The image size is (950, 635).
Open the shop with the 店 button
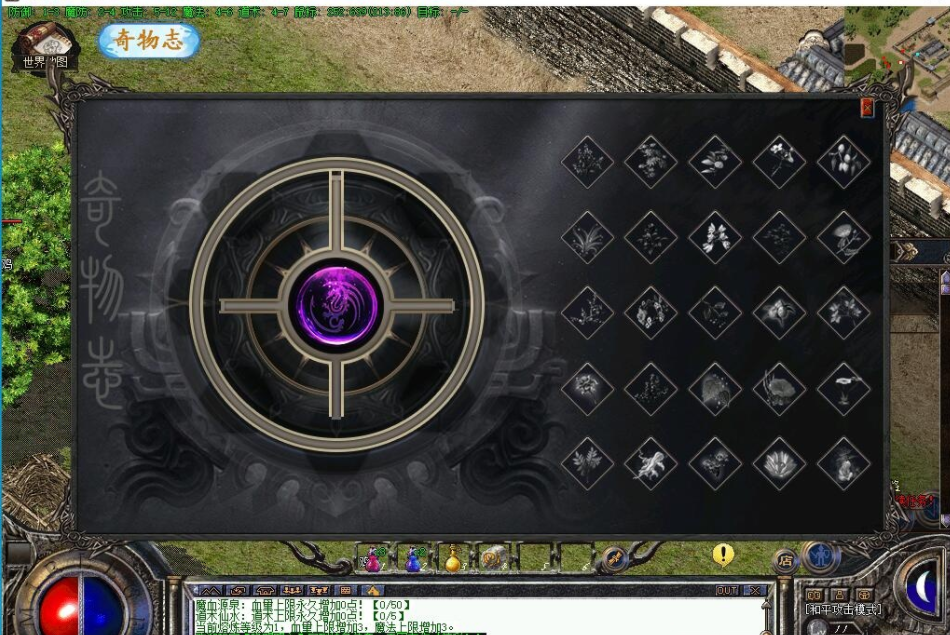coord(786,560)
